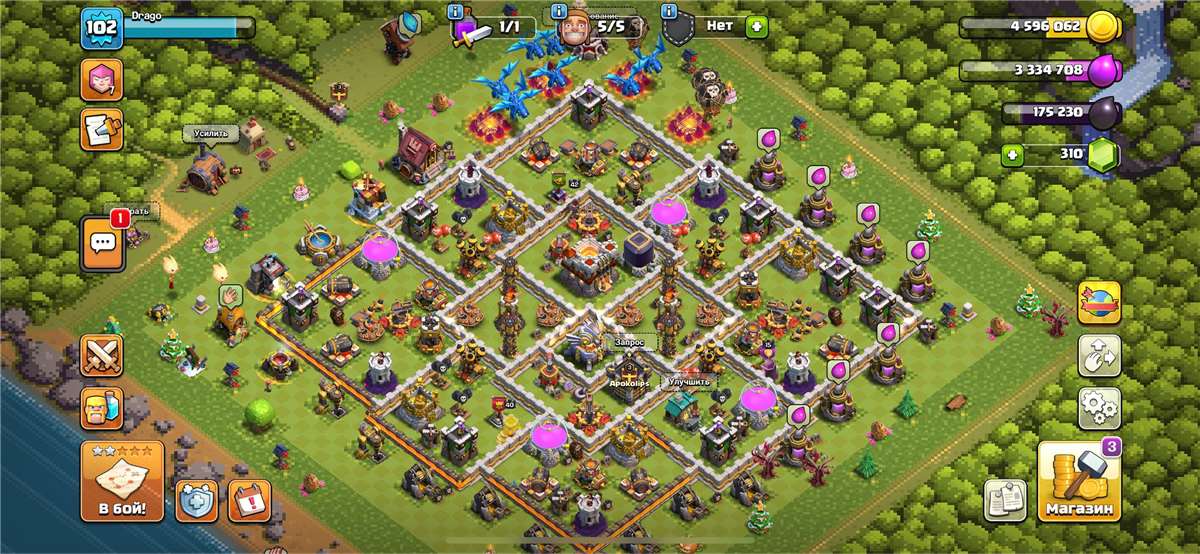Viewport: 1200px width, 554px height.
Task: Open the paper checklist button near the shop
Action: (1005, 500)
